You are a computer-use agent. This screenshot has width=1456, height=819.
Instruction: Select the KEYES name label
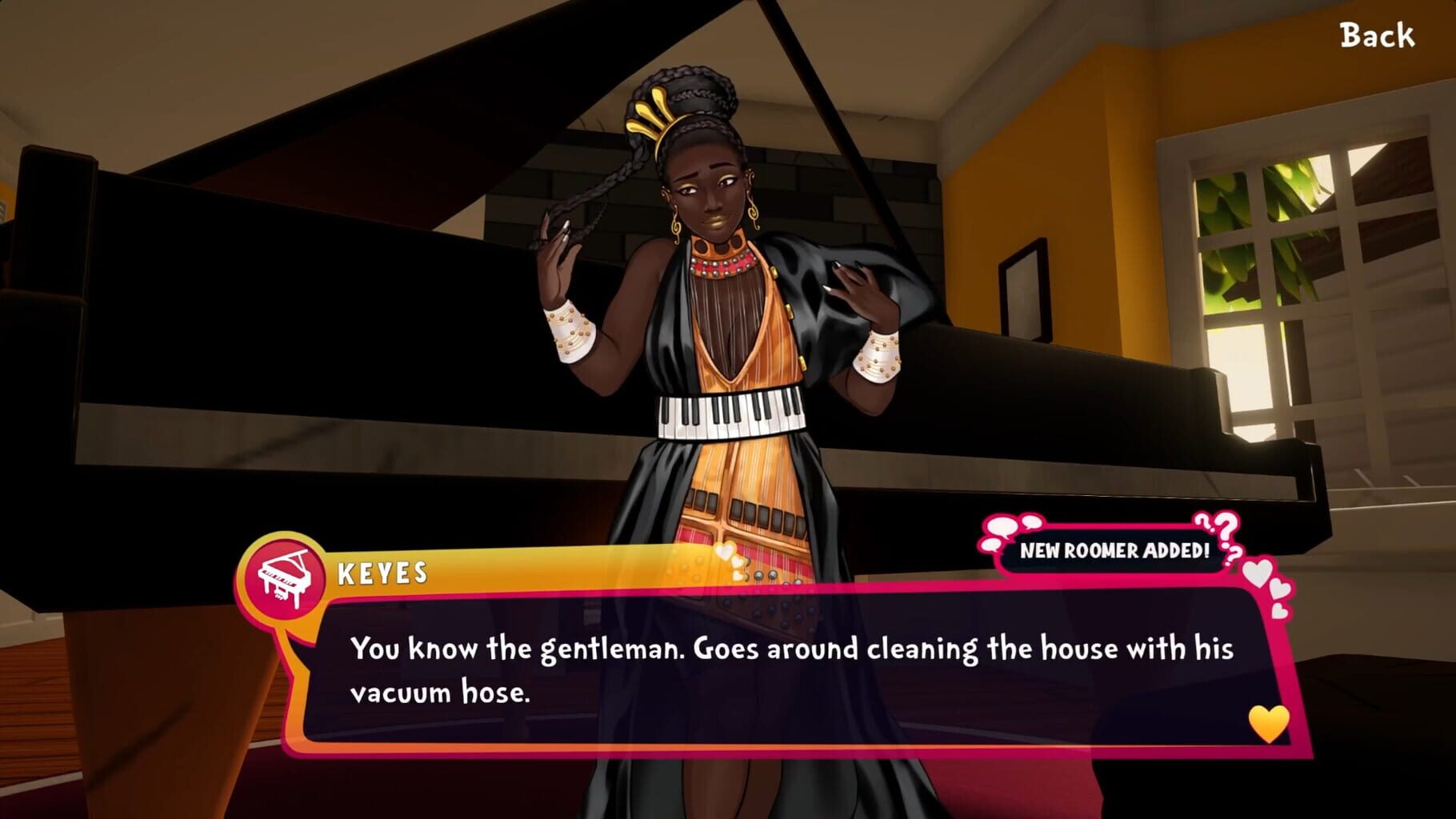click(x=384, y=571)
